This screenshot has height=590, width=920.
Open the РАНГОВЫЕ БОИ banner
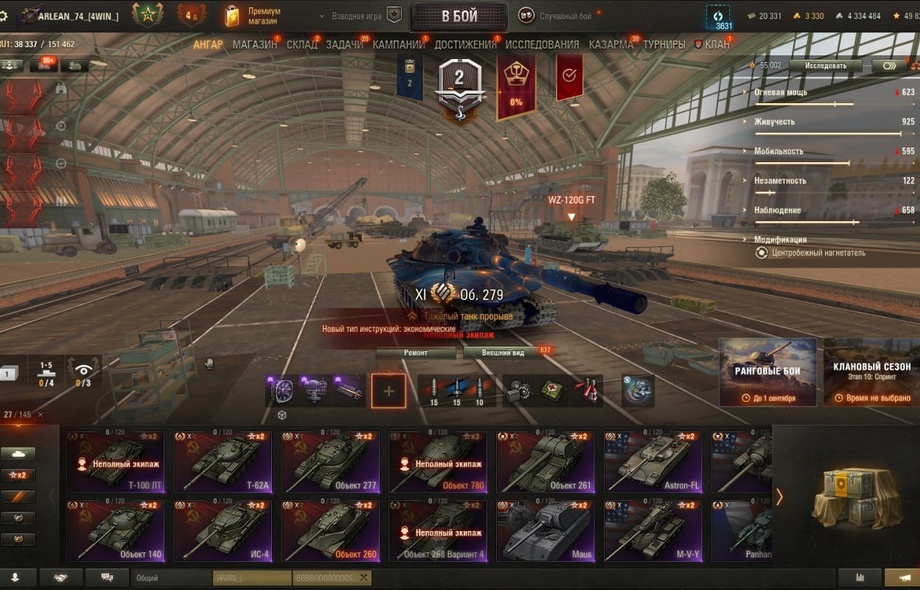[767, 372]
